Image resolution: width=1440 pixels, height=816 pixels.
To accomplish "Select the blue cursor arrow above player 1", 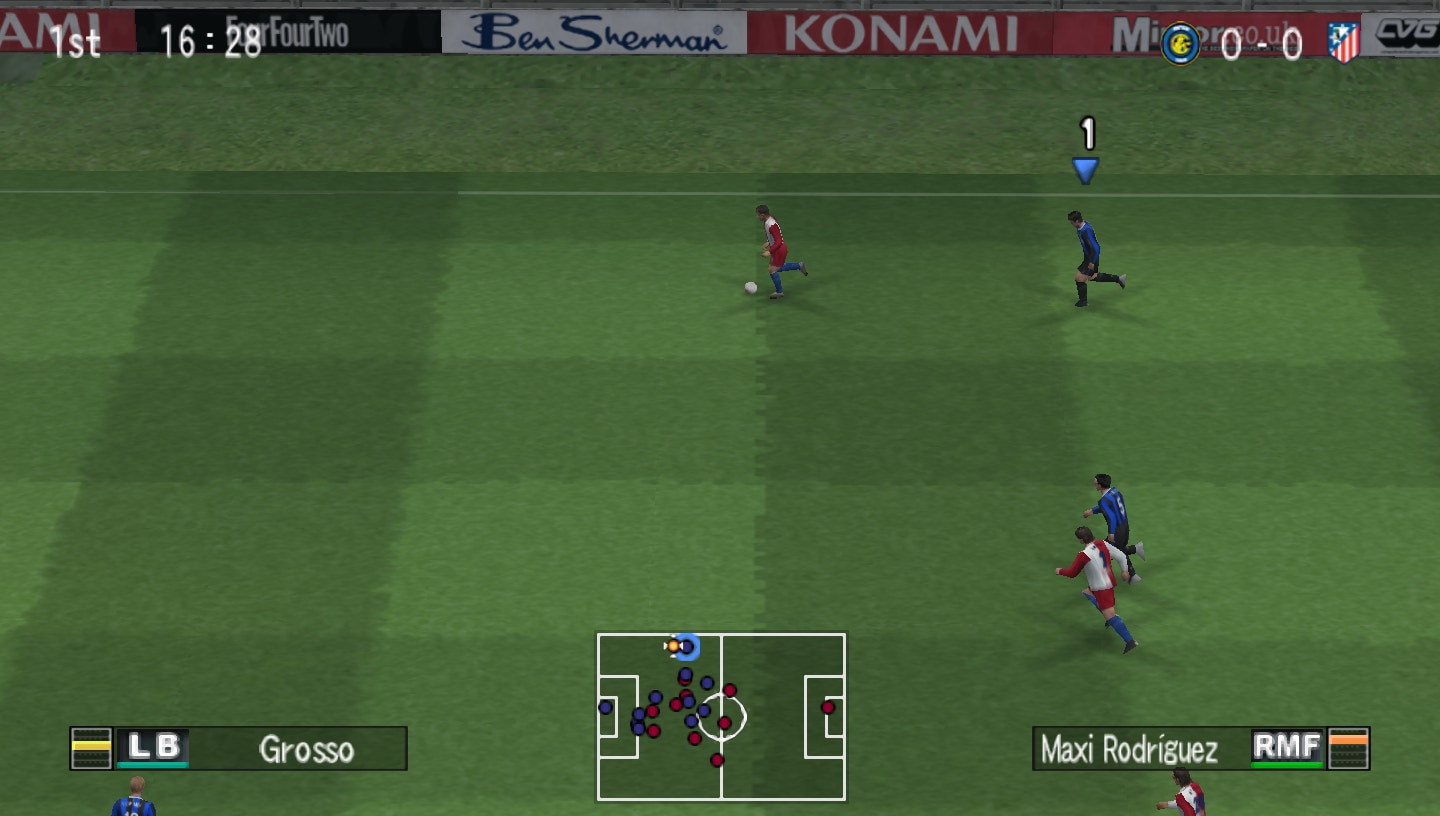I will click(1087, 167).
